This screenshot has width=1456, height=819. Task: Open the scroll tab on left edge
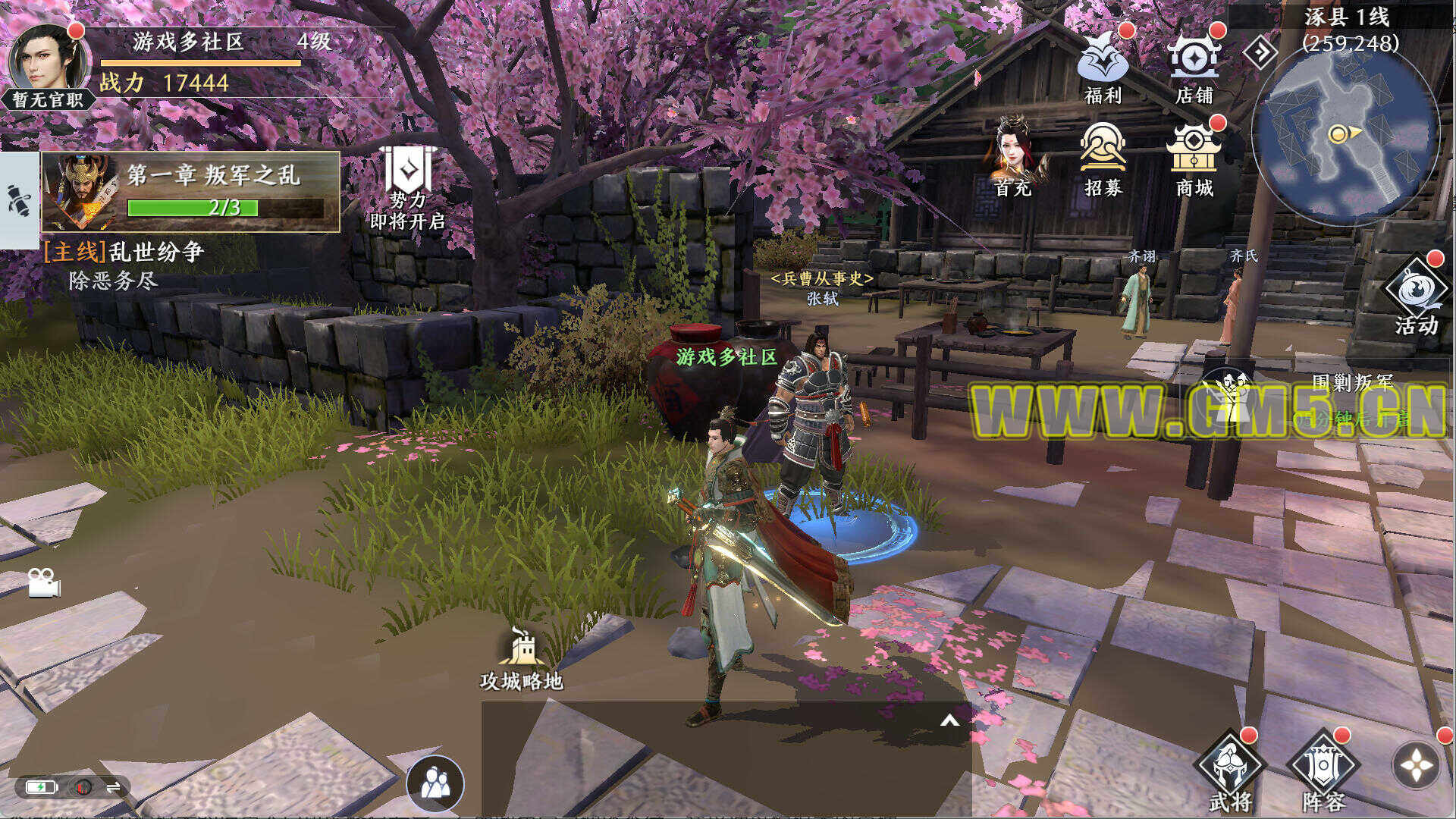19,201
